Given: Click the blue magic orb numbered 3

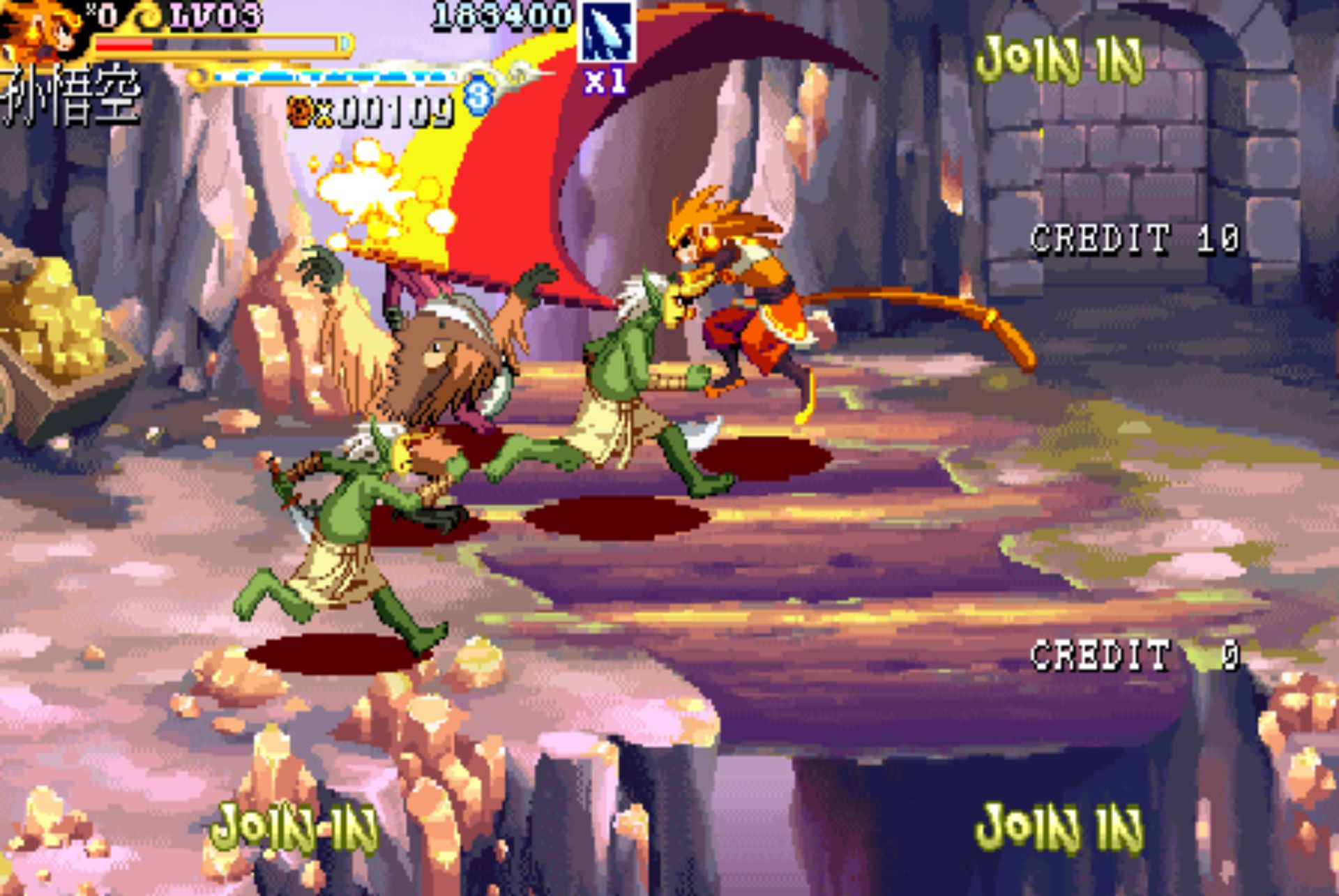Looking at the screenshot, I should click(478, 96).
